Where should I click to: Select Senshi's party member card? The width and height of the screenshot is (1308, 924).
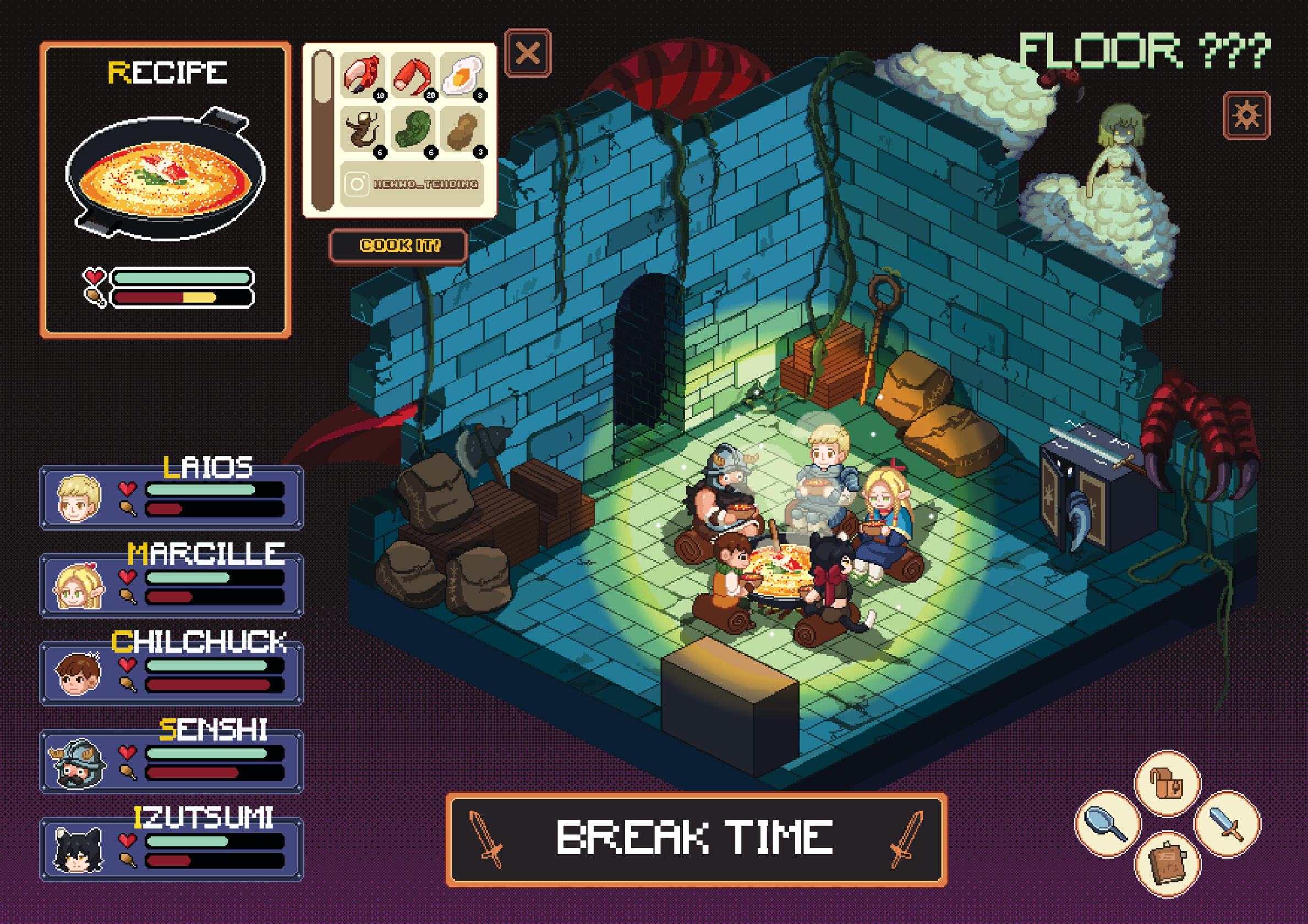pos(171,761)
